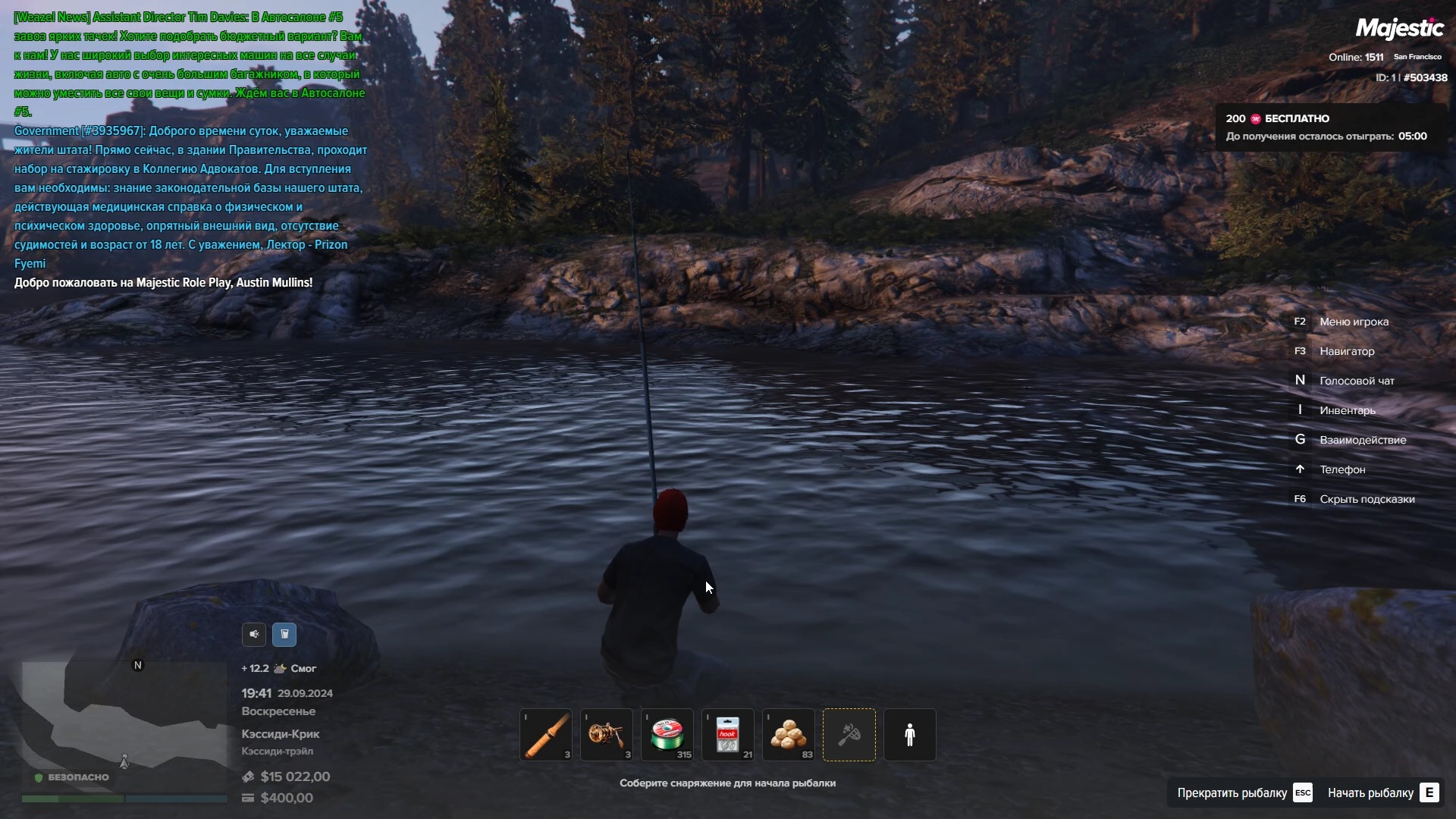Screen dimensions: 1456x819
Task: Choose the green fishing line spool
Action: (x=667, y=734)
